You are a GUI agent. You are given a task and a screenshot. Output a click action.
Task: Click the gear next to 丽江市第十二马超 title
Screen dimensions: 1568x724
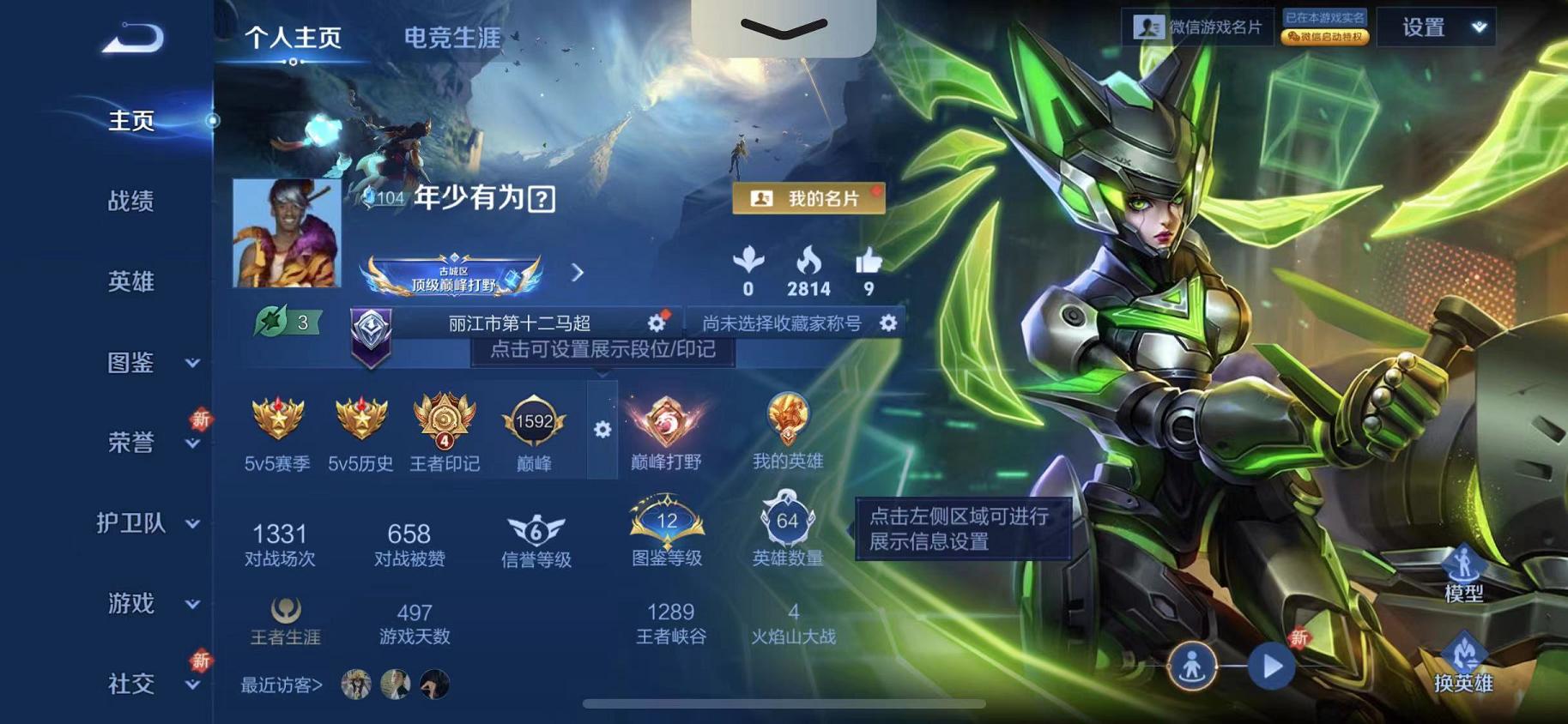tap(656, 322)
